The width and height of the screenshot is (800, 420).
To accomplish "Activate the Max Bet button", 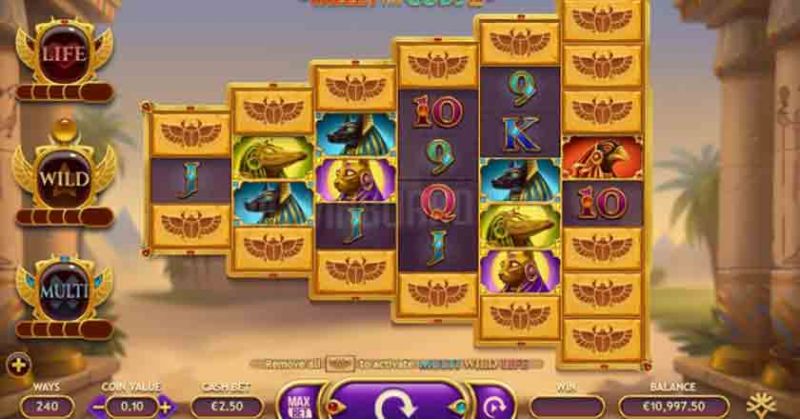I will tap(297, 403).
